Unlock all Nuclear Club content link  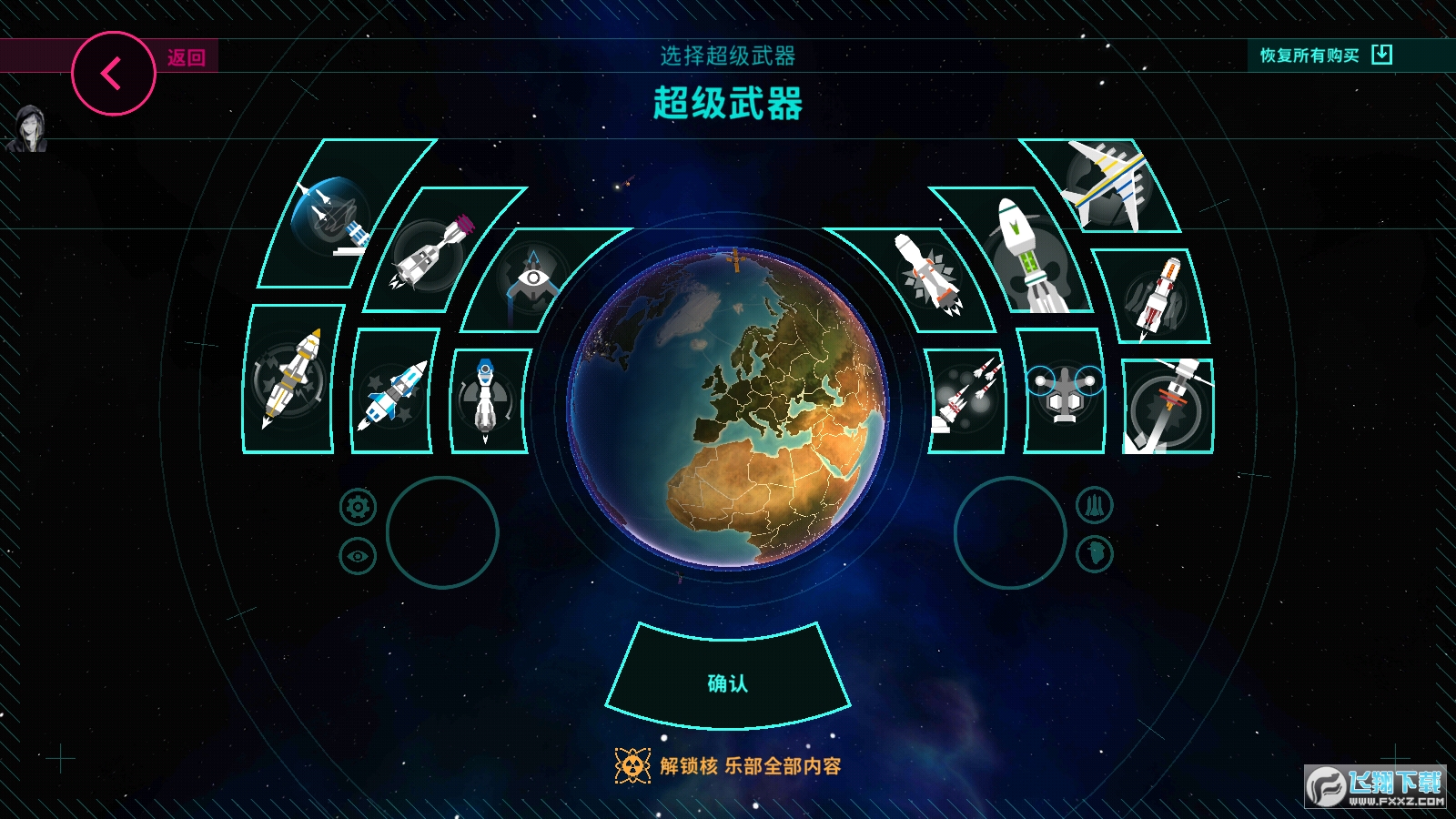click(x=728, y=766)
